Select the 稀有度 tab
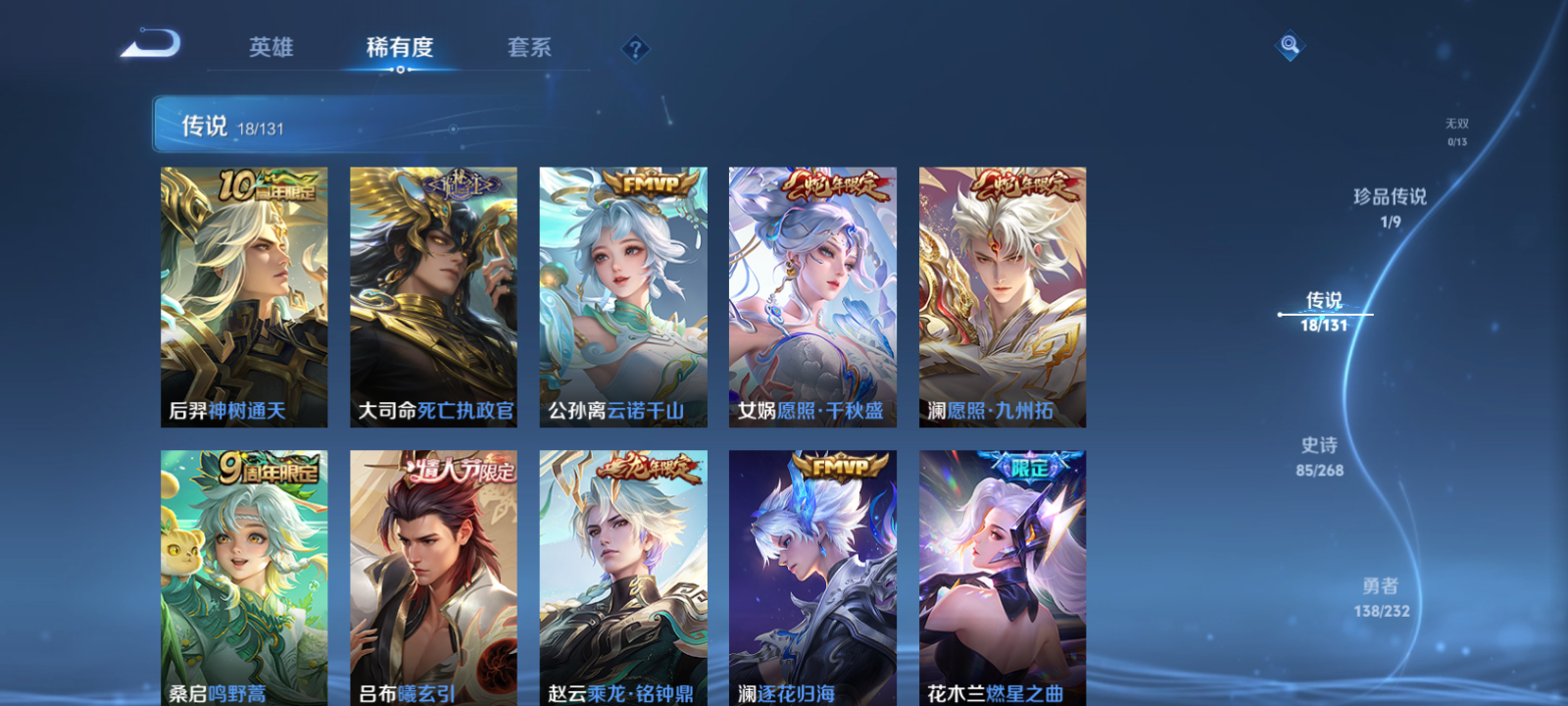This screenshot has height=706, width=1568. click(x=400, y=47)
